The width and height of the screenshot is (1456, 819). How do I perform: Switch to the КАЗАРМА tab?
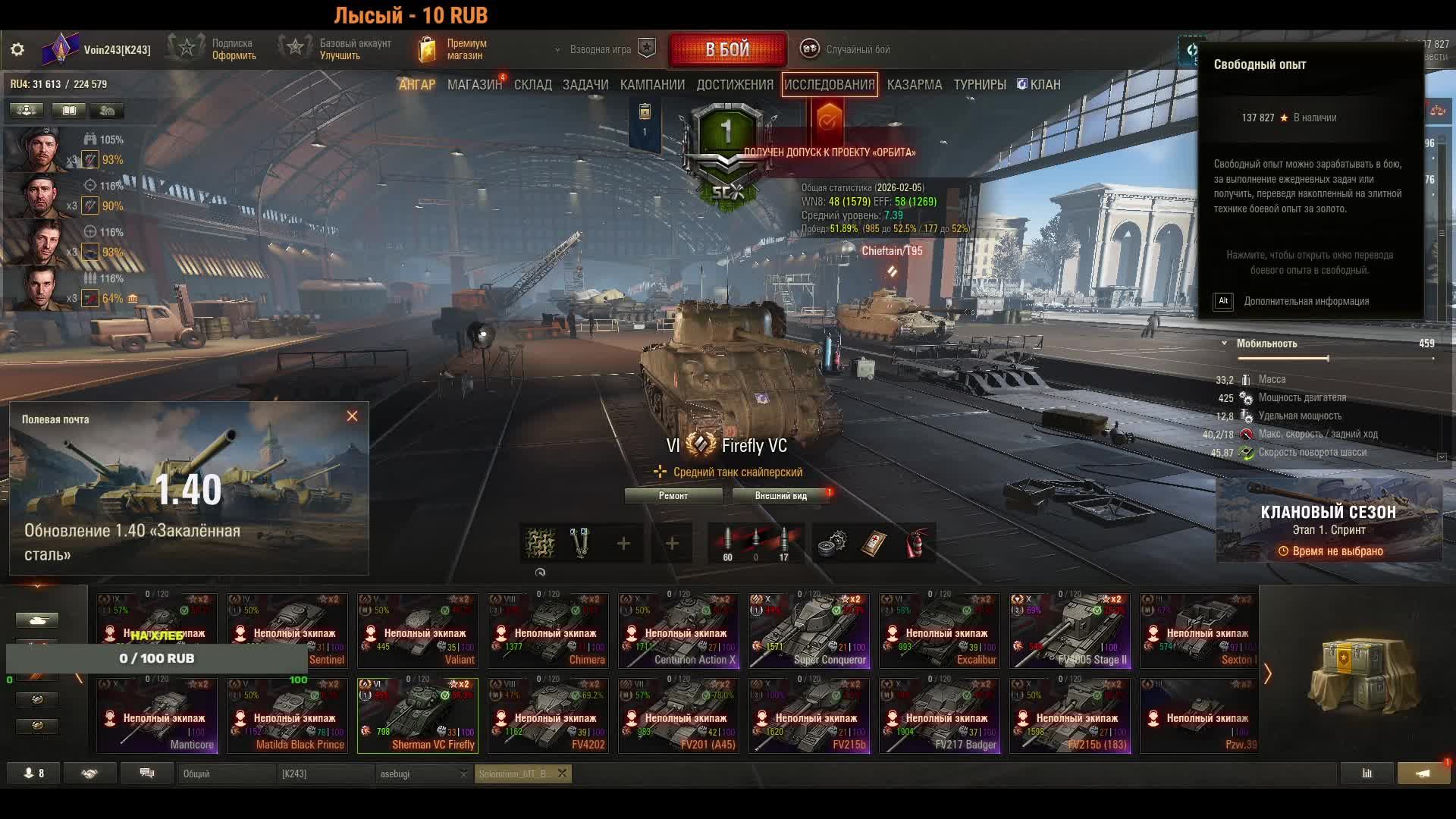pos(914,84)
